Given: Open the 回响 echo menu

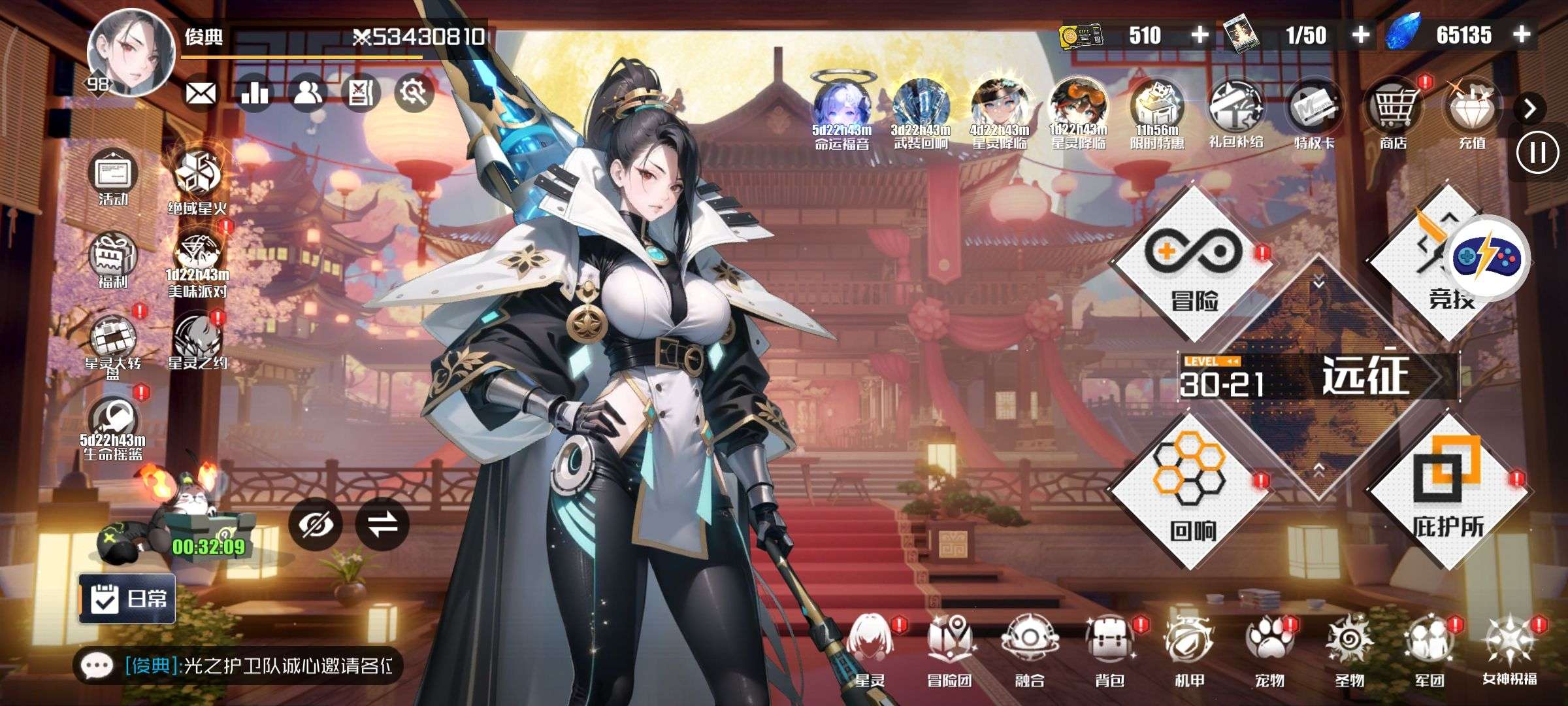Looking at the screenshot, I should click(1189, 492).
